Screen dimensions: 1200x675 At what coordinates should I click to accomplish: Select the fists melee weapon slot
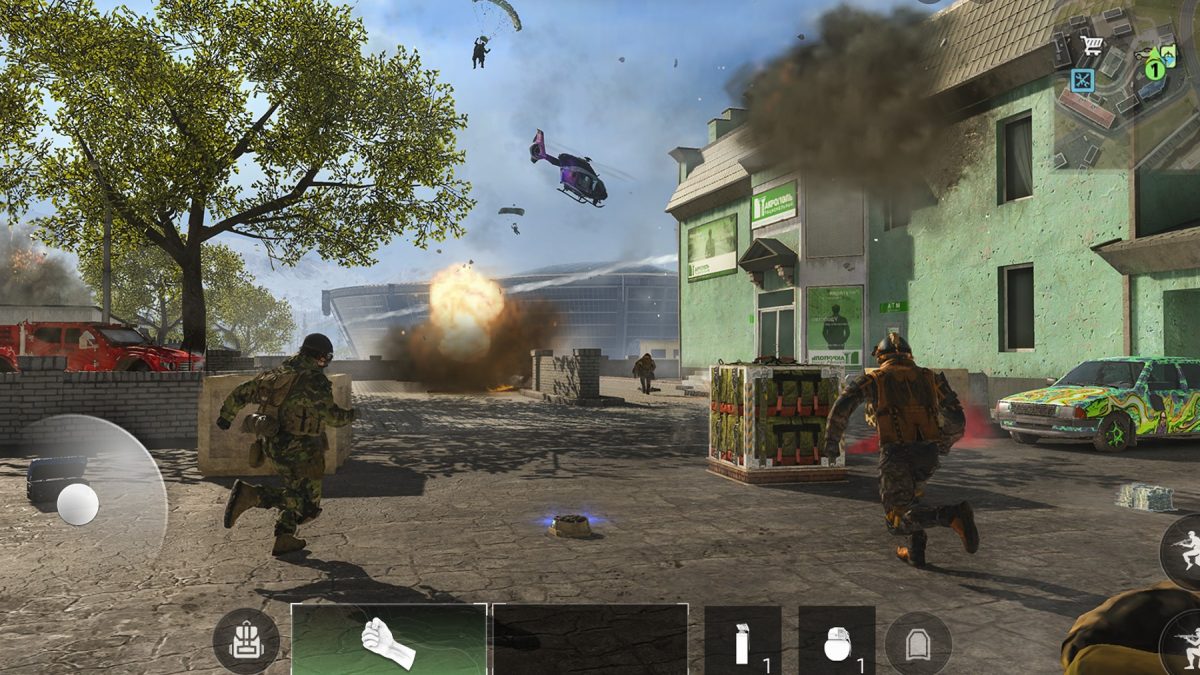tap(389, 639)
